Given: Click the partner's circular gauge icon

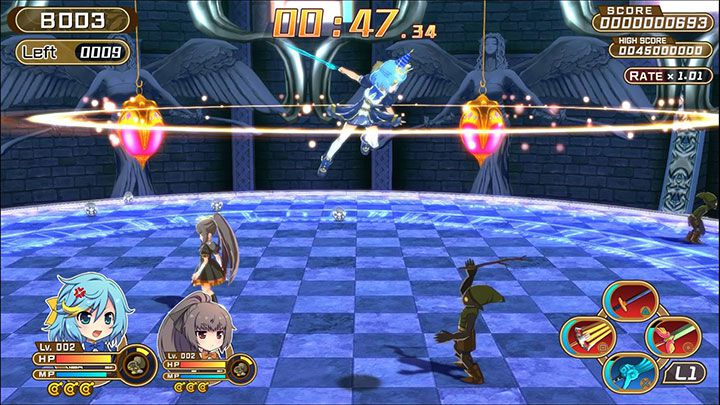Looking at the screenshot, I should [x=240, y=368].
